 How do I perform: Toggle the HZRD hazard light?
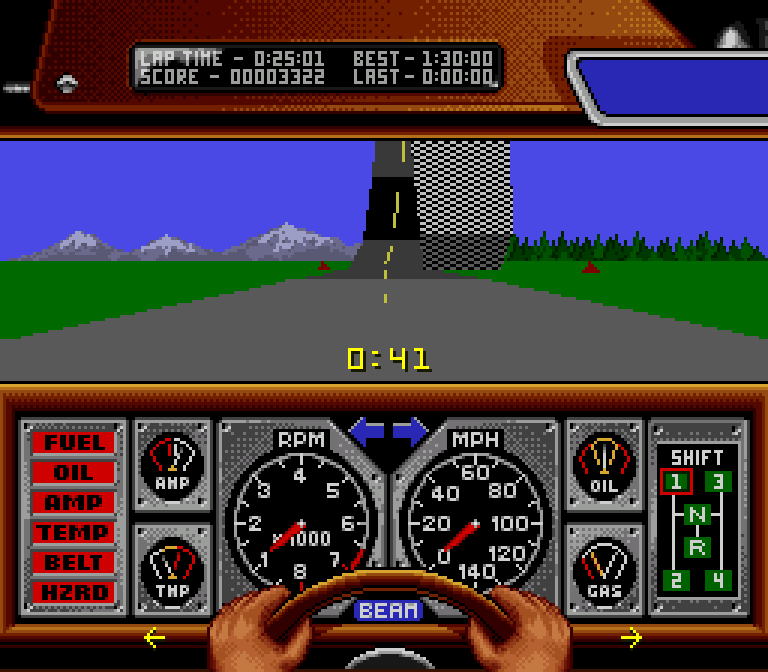[73, 592]
